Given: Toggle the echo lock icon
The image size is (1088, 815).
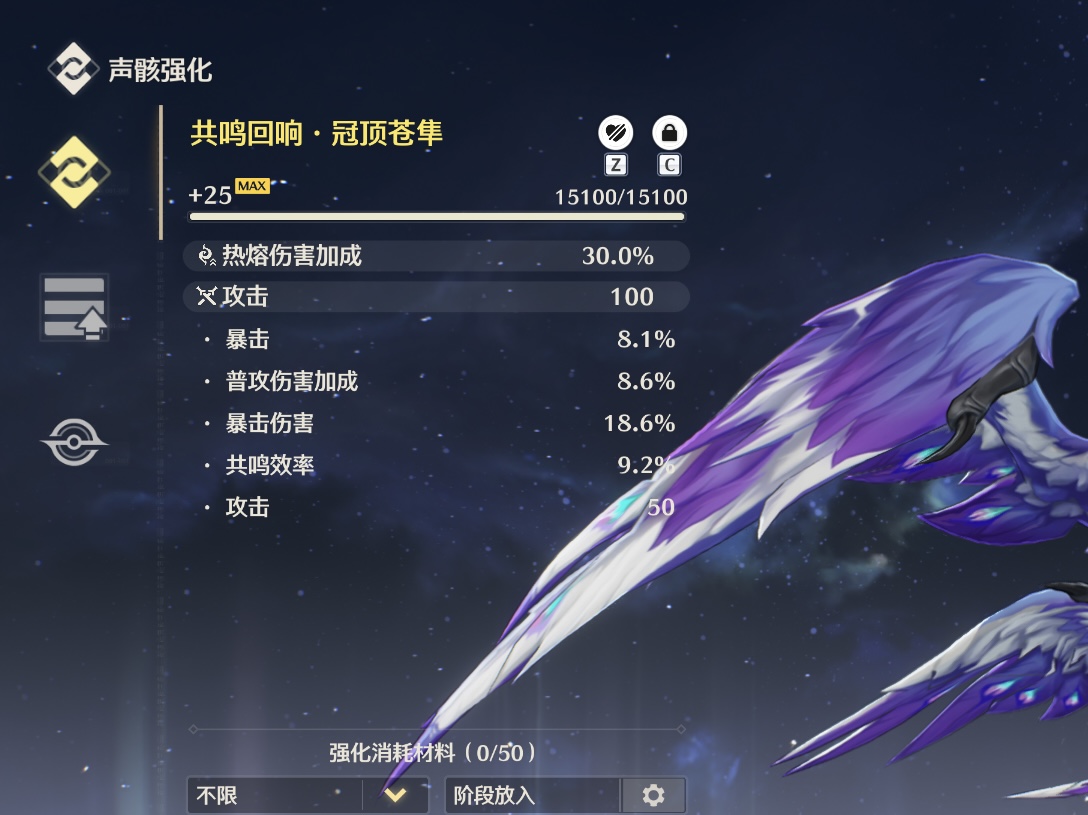Looking at the screenshot, I should (x=669, y=132).
